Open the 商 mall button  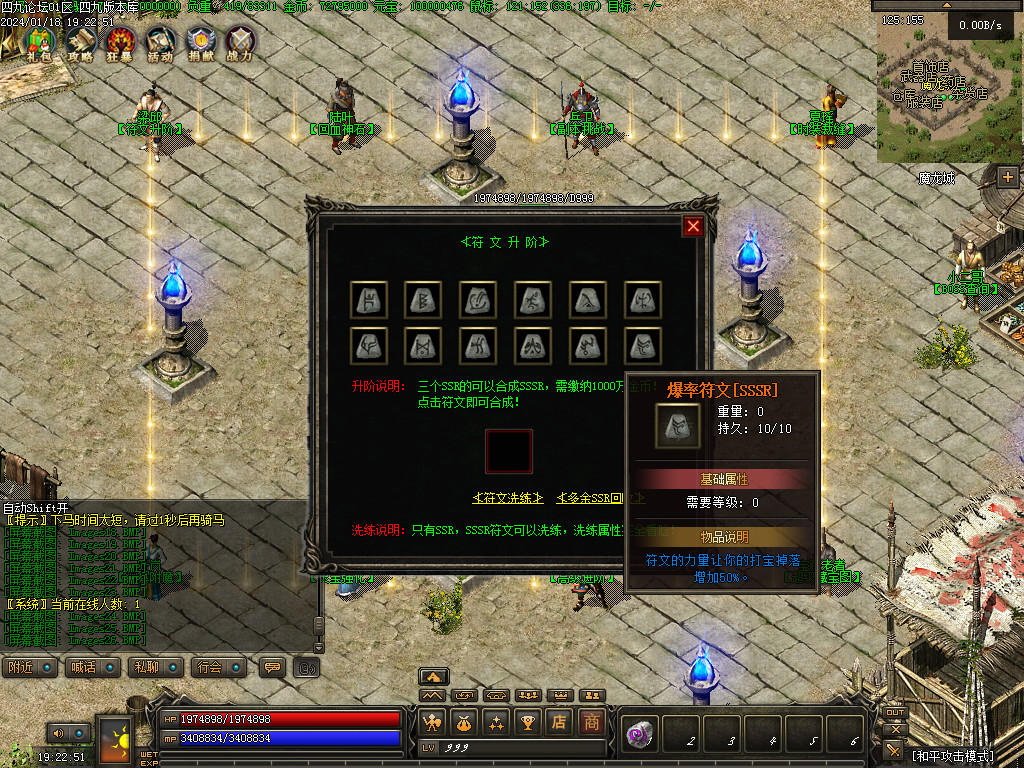coord(592,721)
